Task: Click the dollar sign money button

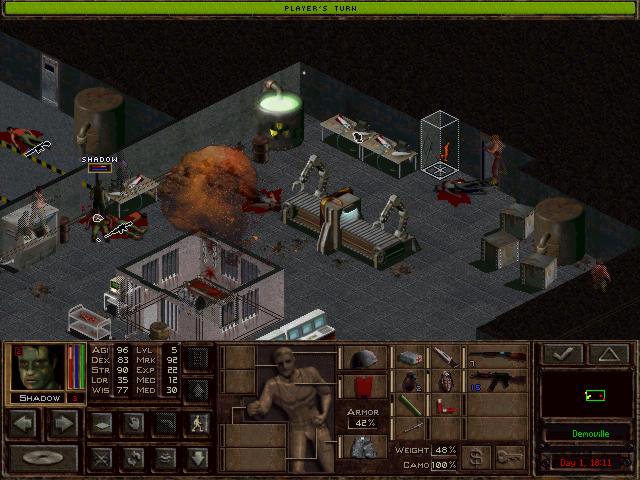Action: 476,456
